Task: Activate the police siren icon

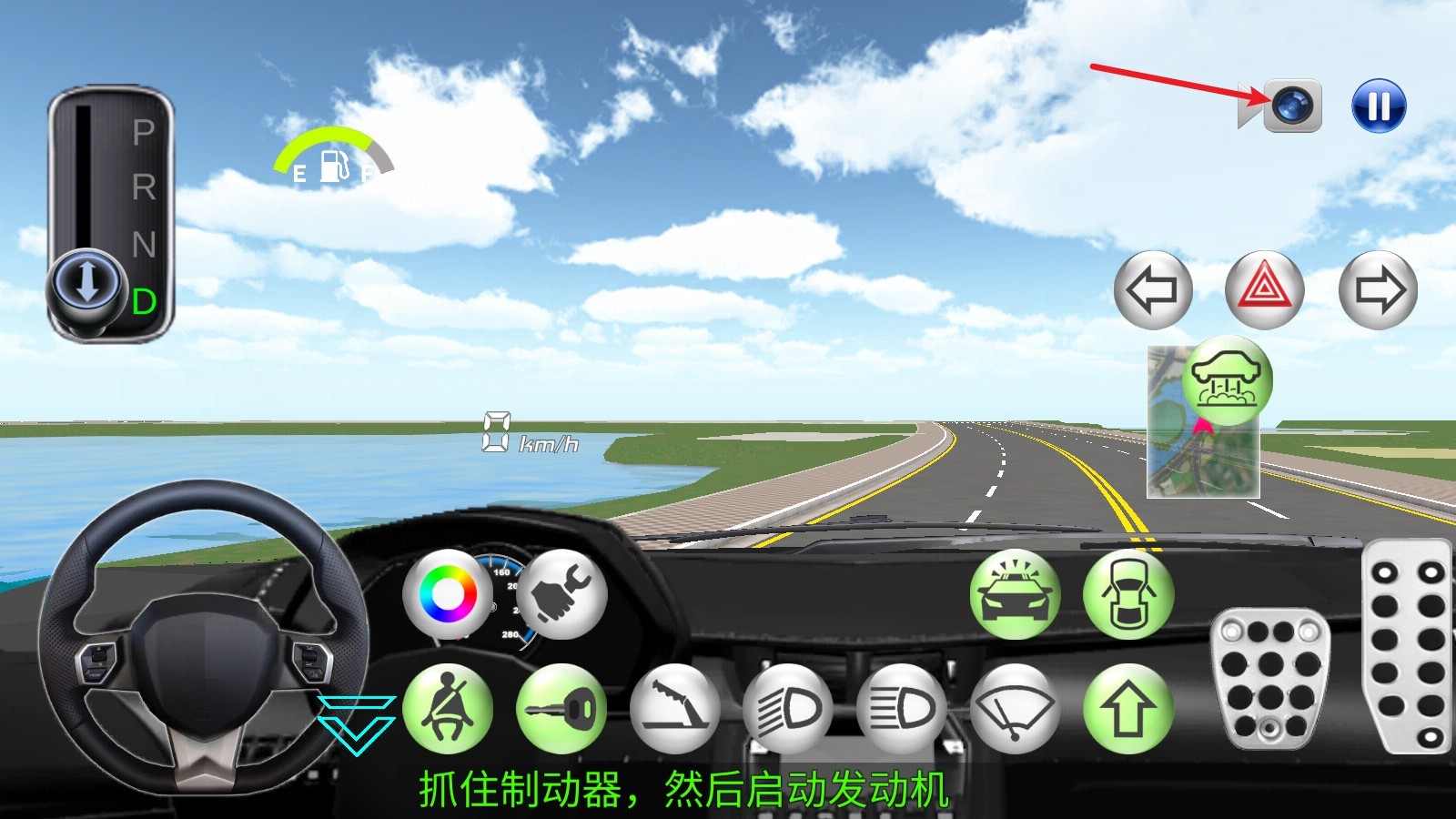Action: tap(1013, 593)
